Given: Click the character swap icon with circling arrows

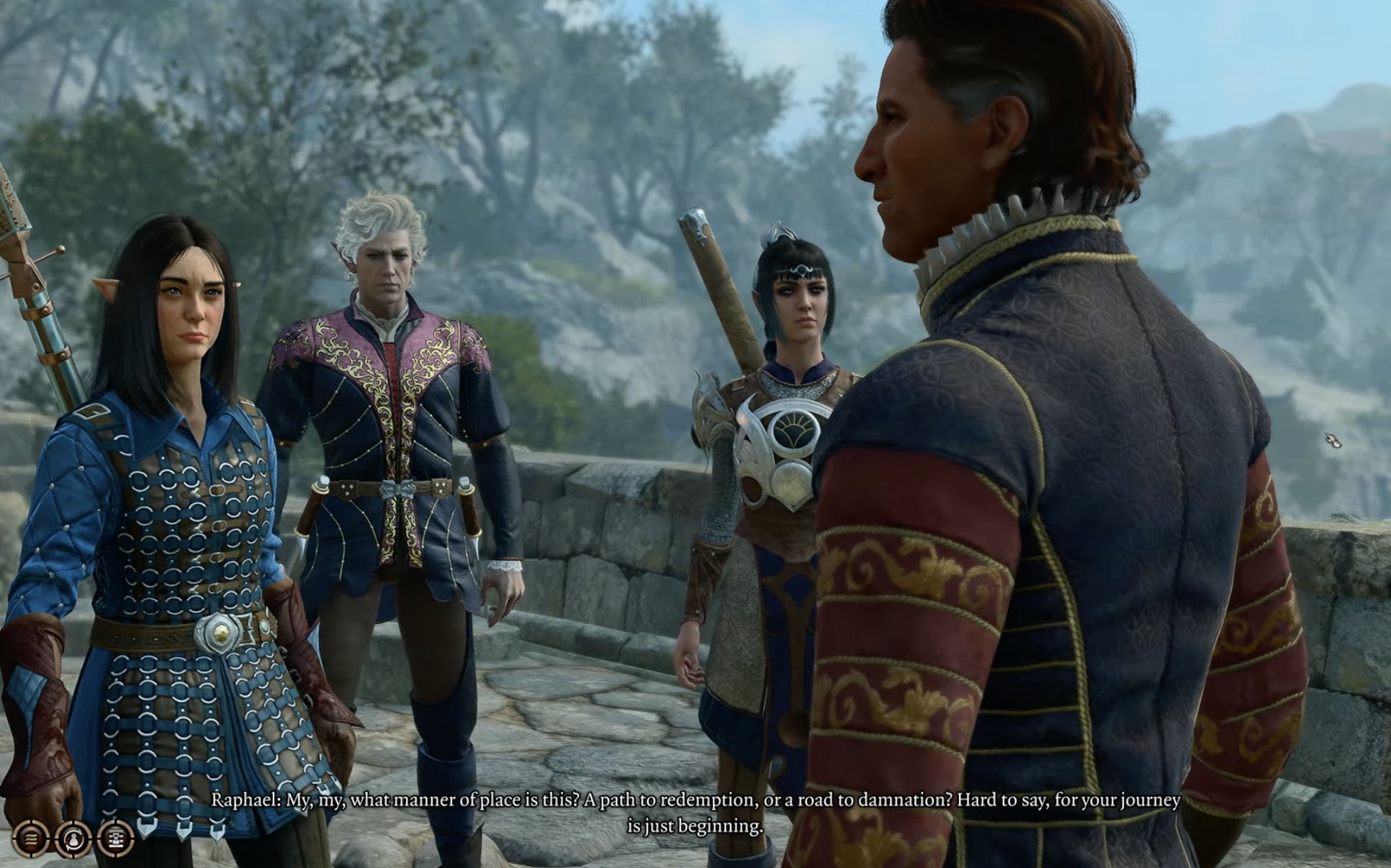Looking at the screenshot, I should 73,838.
